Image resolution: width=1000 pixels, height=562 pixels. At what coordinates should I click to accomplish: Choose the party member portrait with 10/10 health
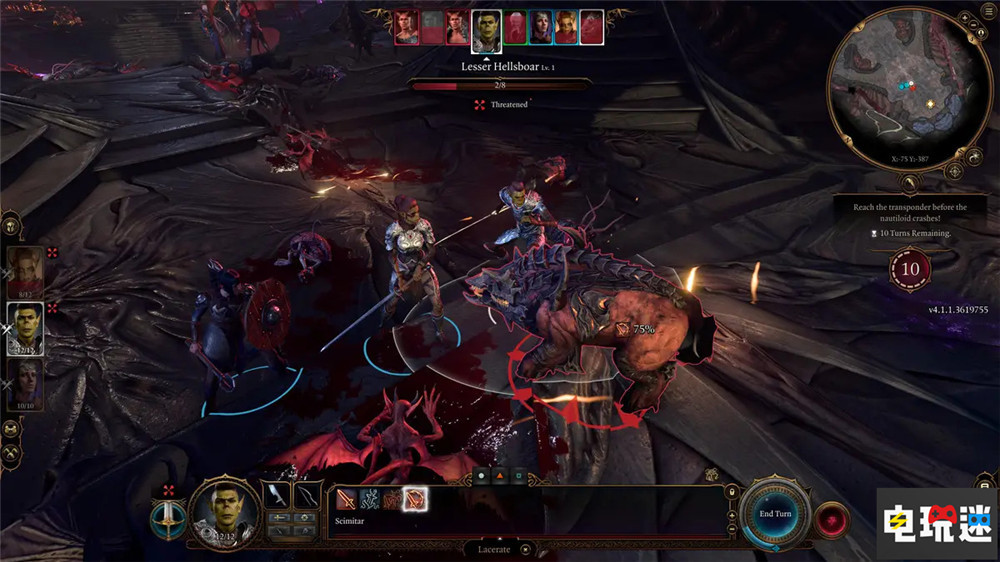pos(26,385)
